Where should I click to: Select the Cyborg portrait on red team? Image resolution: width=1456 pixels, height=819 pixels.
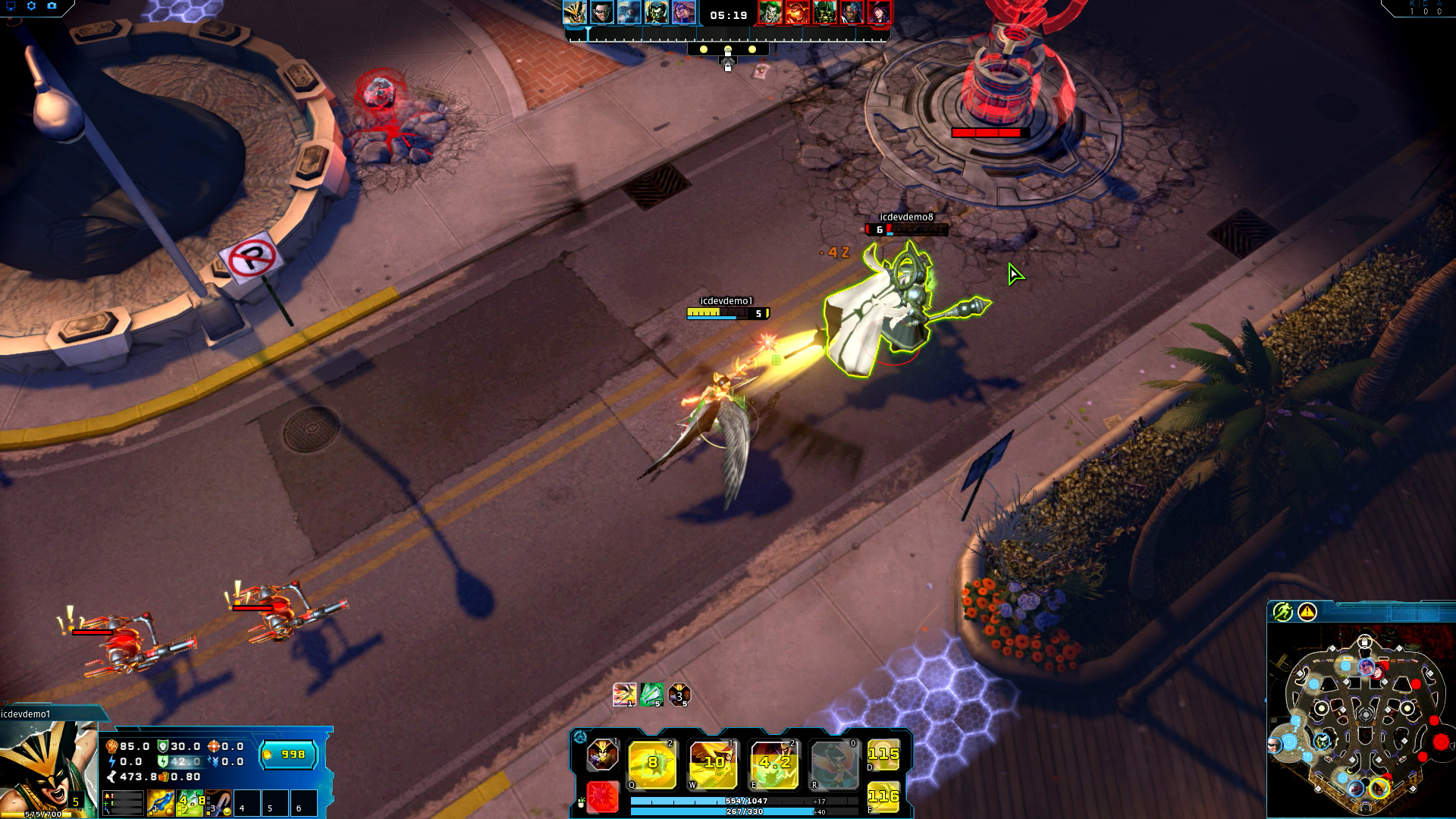pos(852,13)
